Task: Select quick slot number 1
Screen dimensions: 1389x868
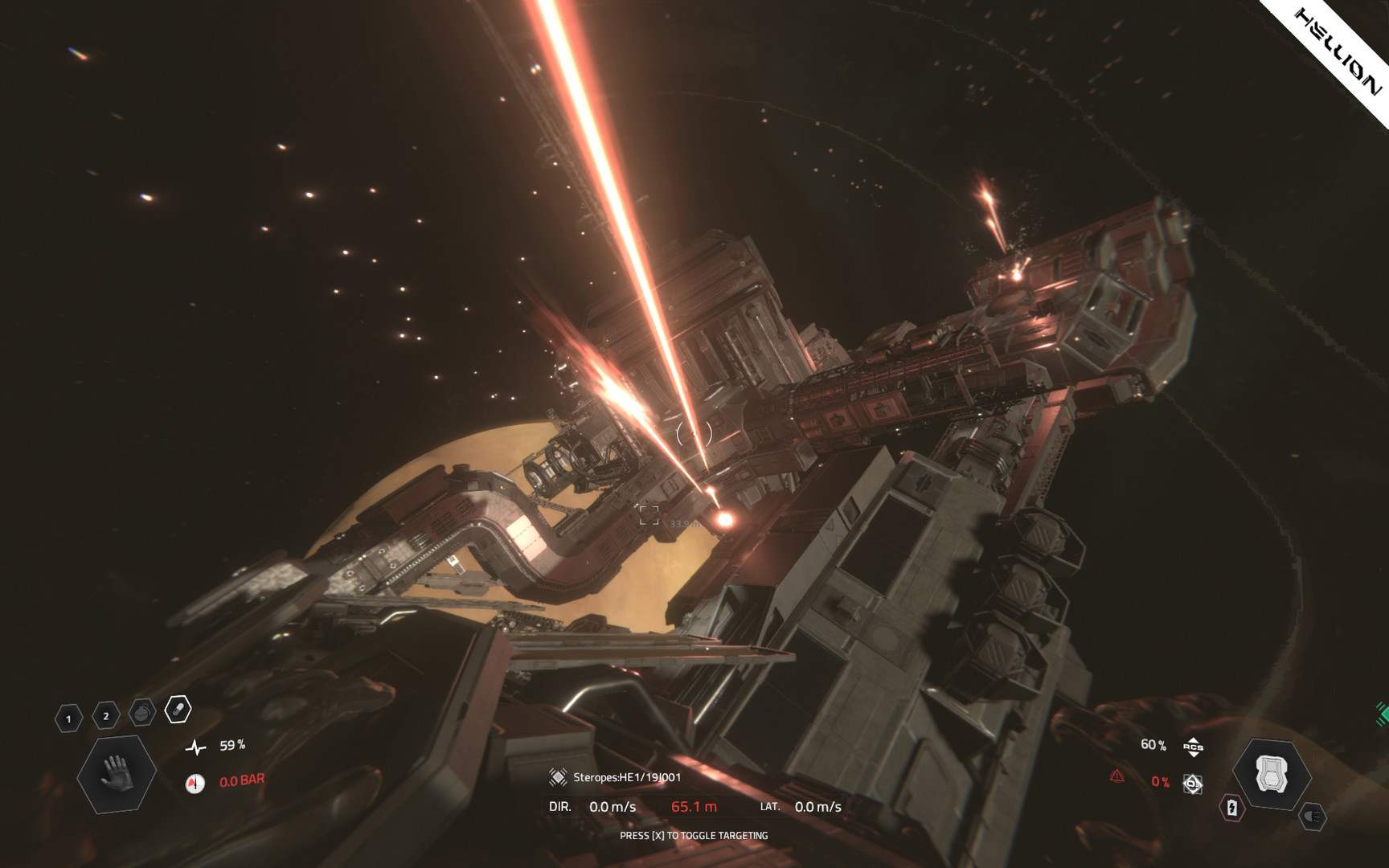Action: coord(68,719)
